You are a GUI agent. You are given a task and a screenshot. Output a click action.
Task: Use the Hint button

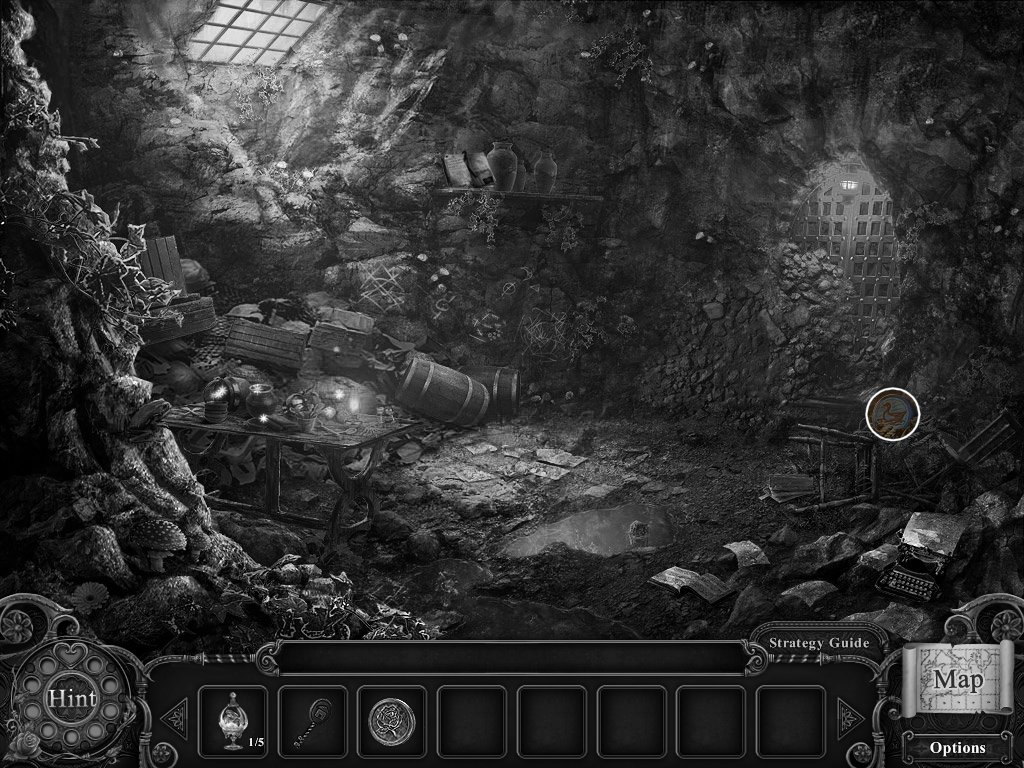pyautogui.click(x=71, y=698)
